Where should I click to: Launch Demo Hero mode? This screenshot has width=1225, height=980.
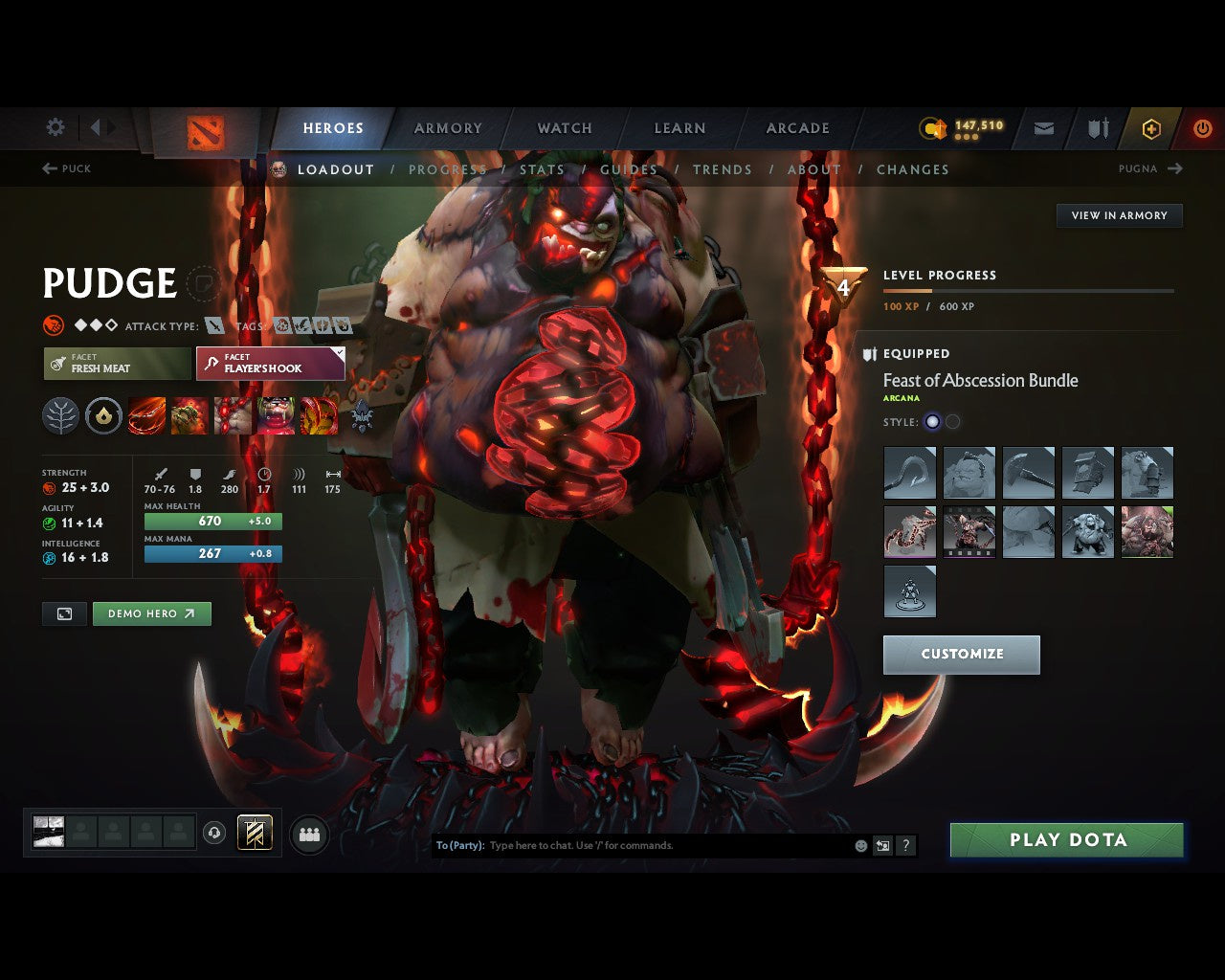point(151,613)
